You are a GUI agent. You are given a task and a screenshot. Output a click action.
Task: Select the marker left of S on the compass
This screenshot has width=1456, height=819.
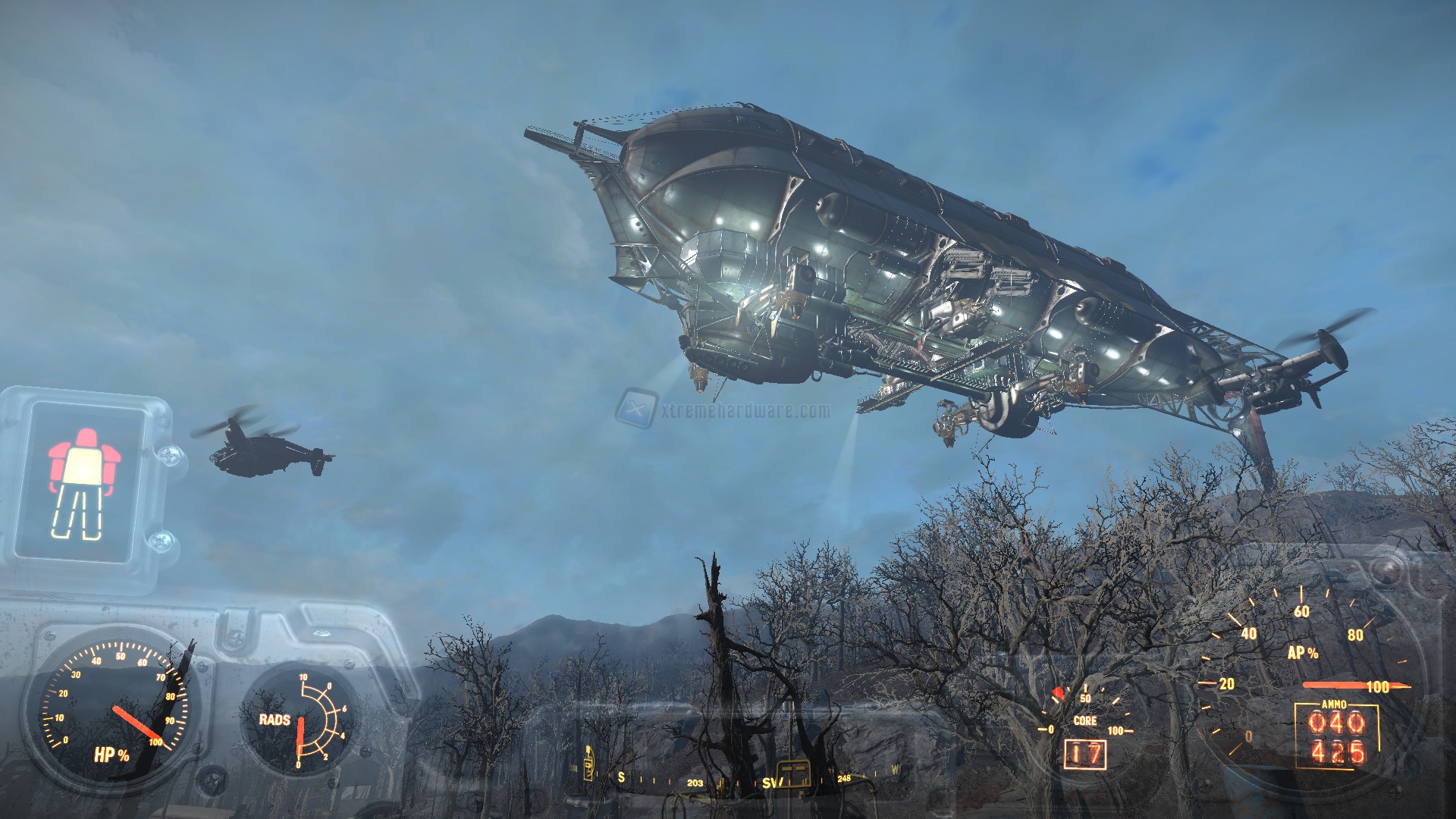pos(588,763)
